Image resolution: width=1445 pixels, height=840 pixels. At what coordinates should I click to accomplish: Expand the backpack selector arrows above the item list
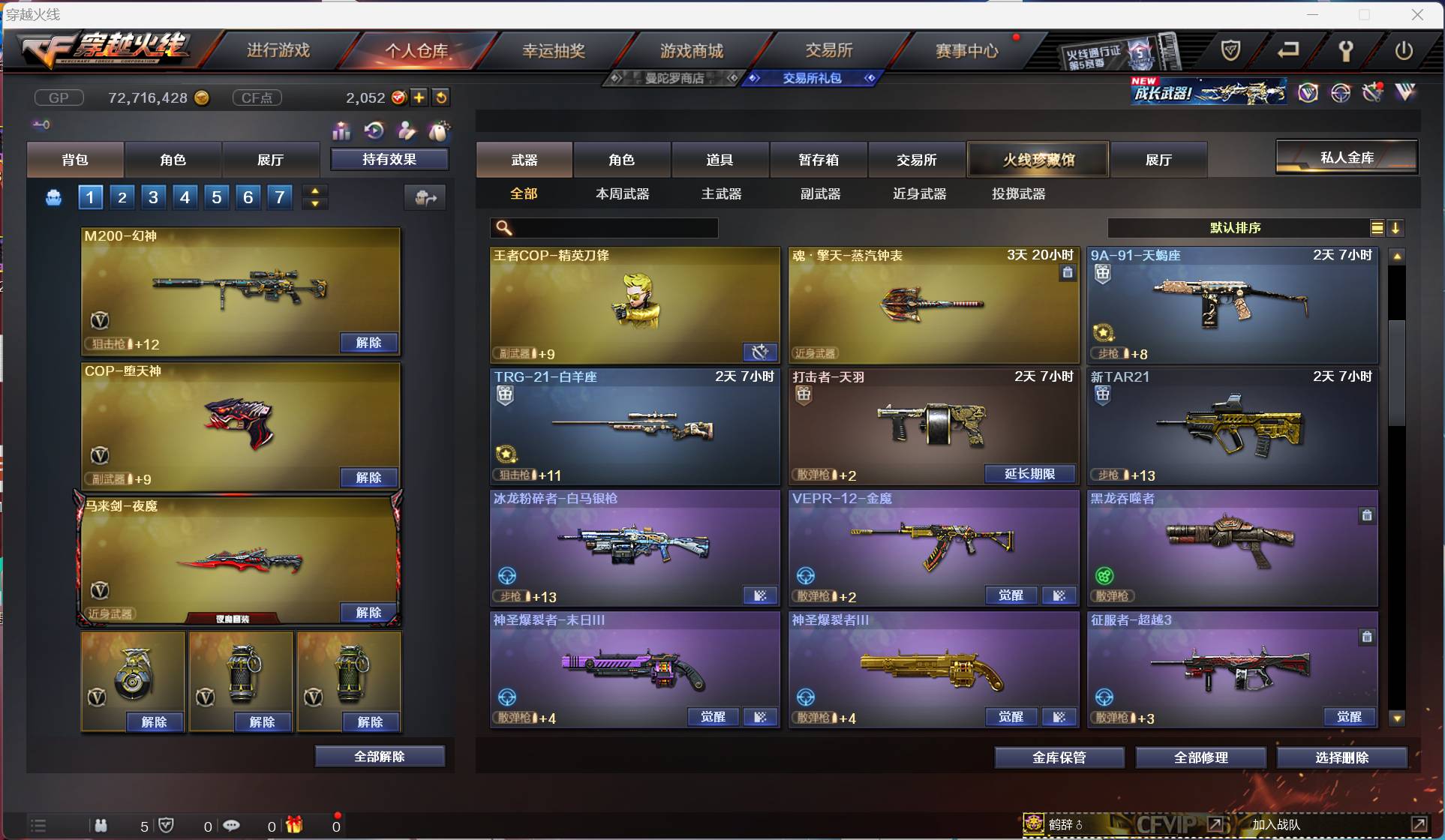(315, 197)
